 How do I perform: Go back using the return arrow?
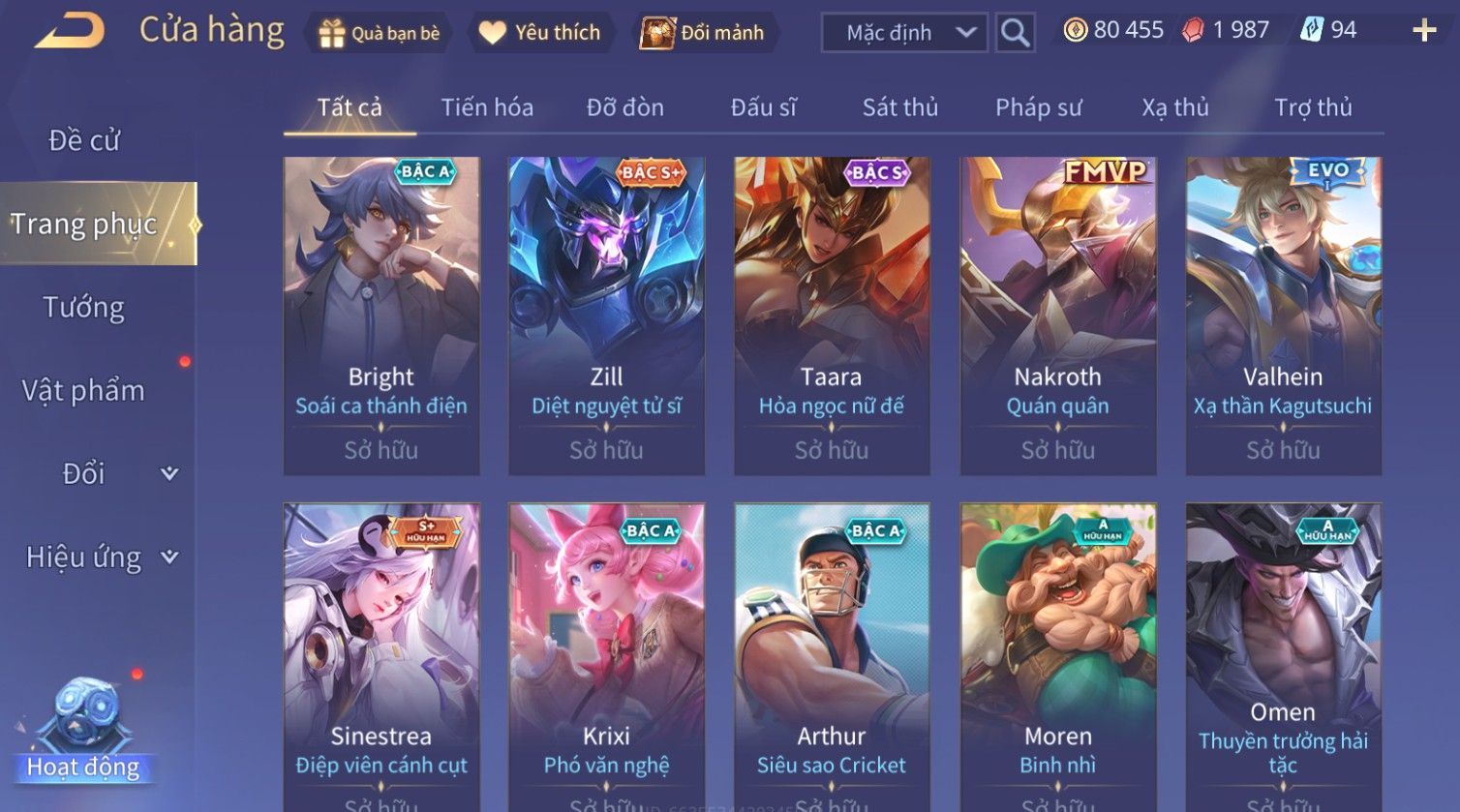click(x=70, y=31)
